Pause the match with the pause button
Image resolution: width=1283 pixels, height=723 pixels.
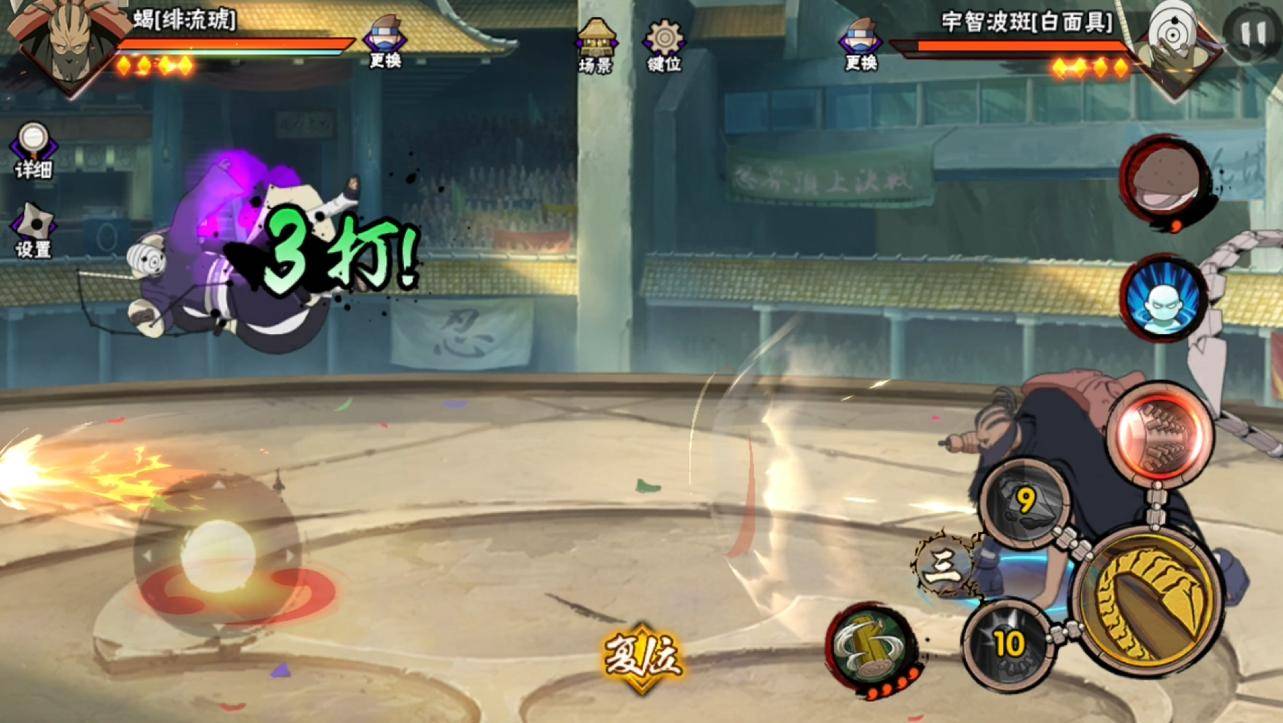point(1249,30)
